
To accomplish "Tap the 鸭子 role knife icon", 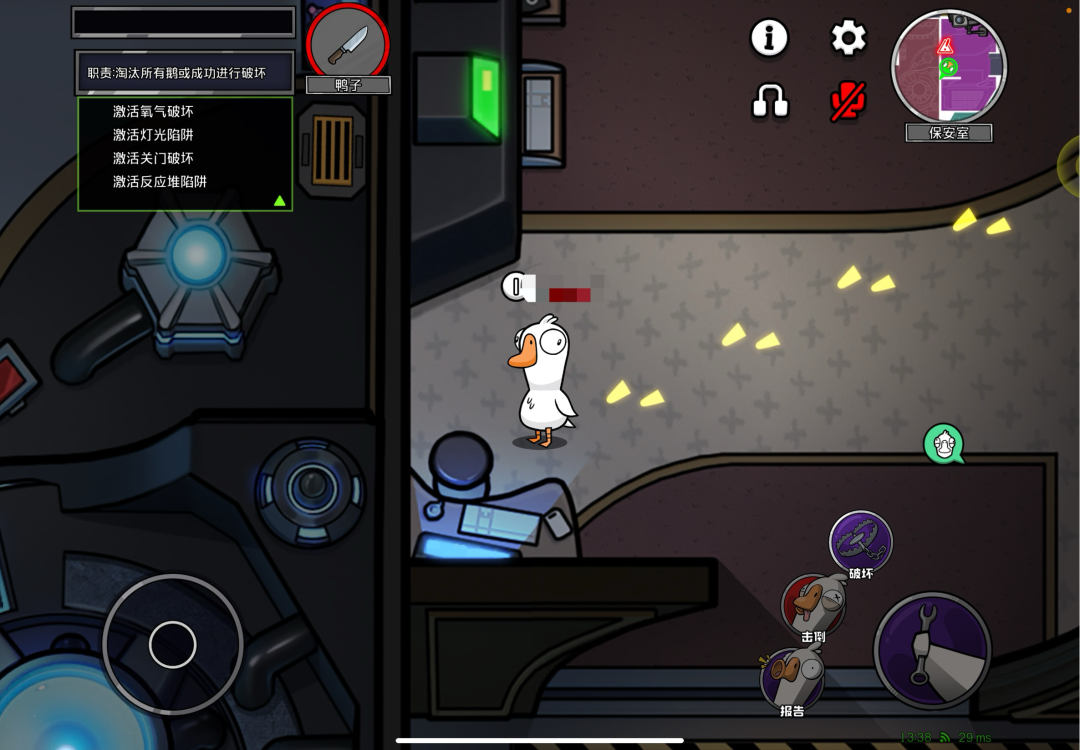I will point(347,42).
